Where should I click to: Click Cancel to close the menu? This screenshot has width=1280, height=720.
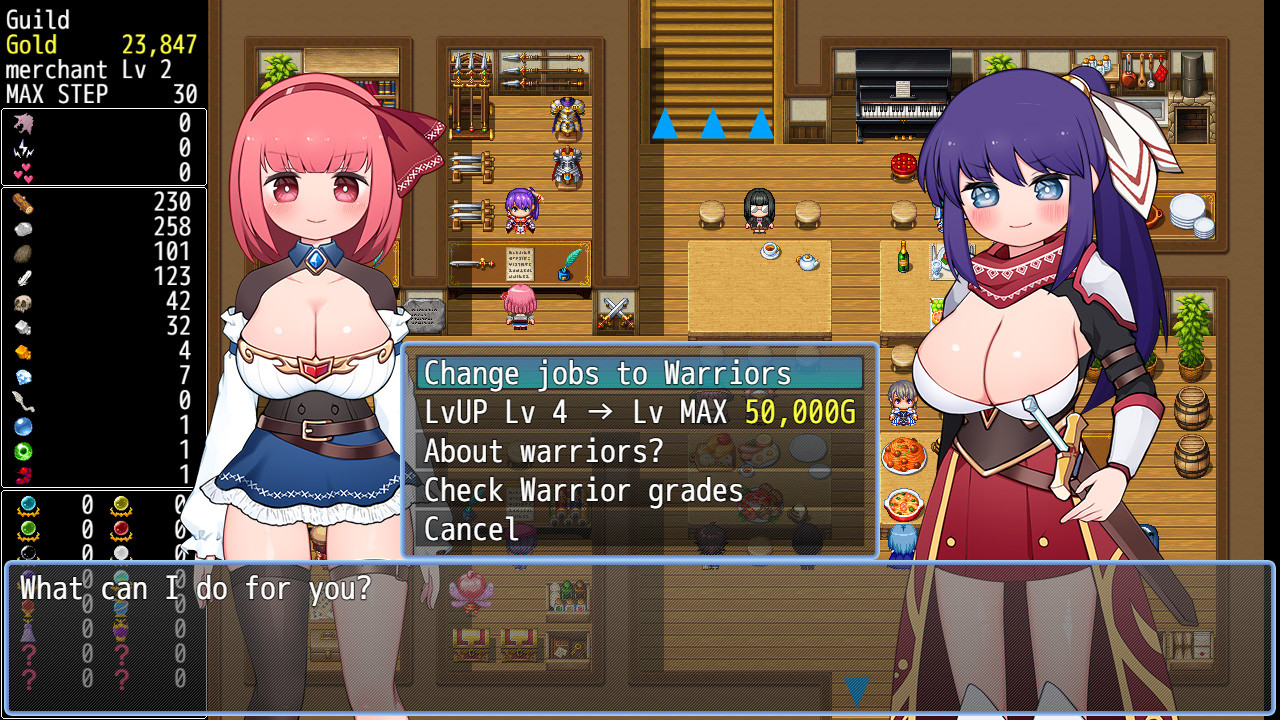click(470, 529)
